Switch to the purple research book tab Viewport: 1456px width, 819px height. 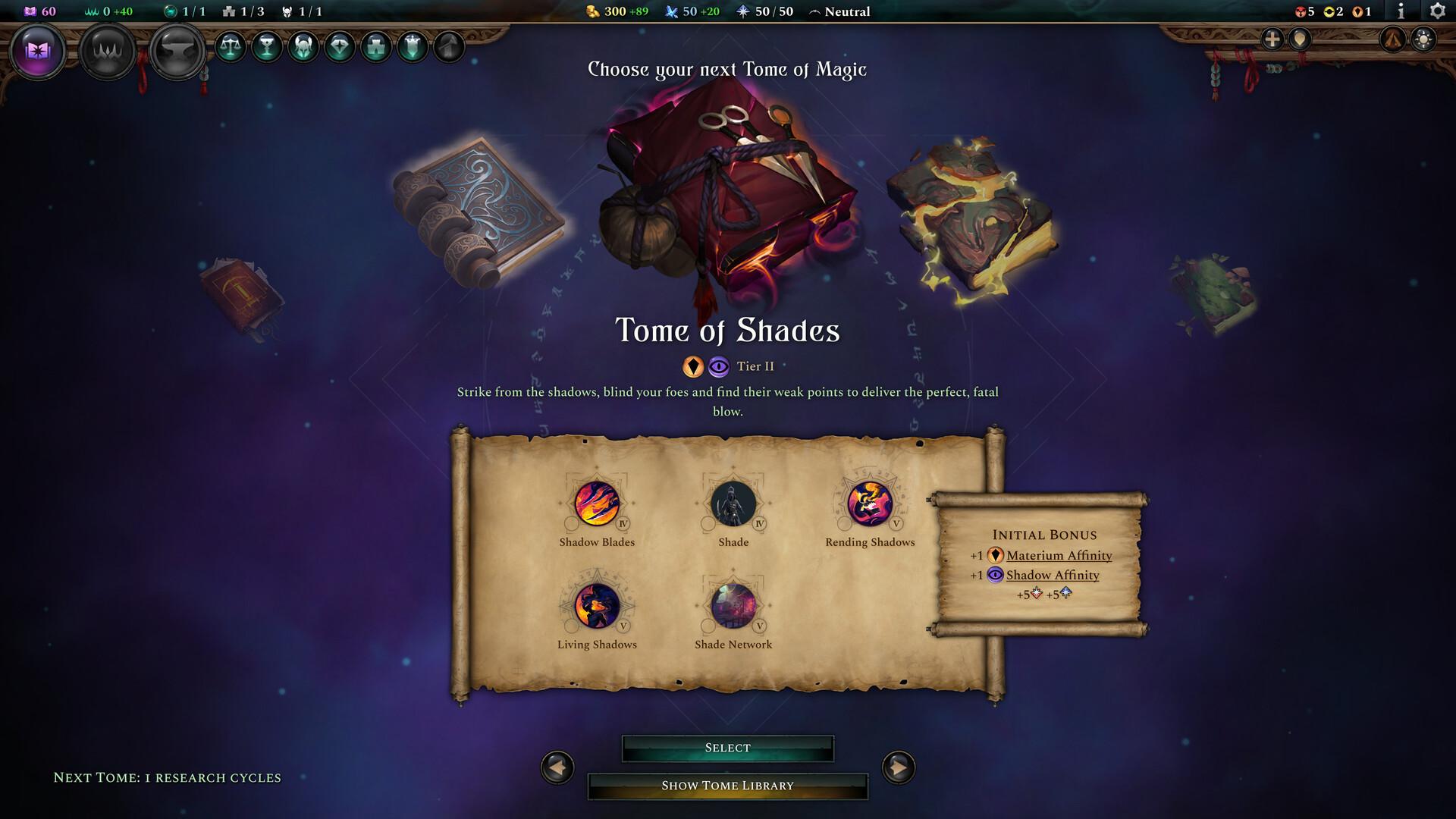click(x=39, y=51)
